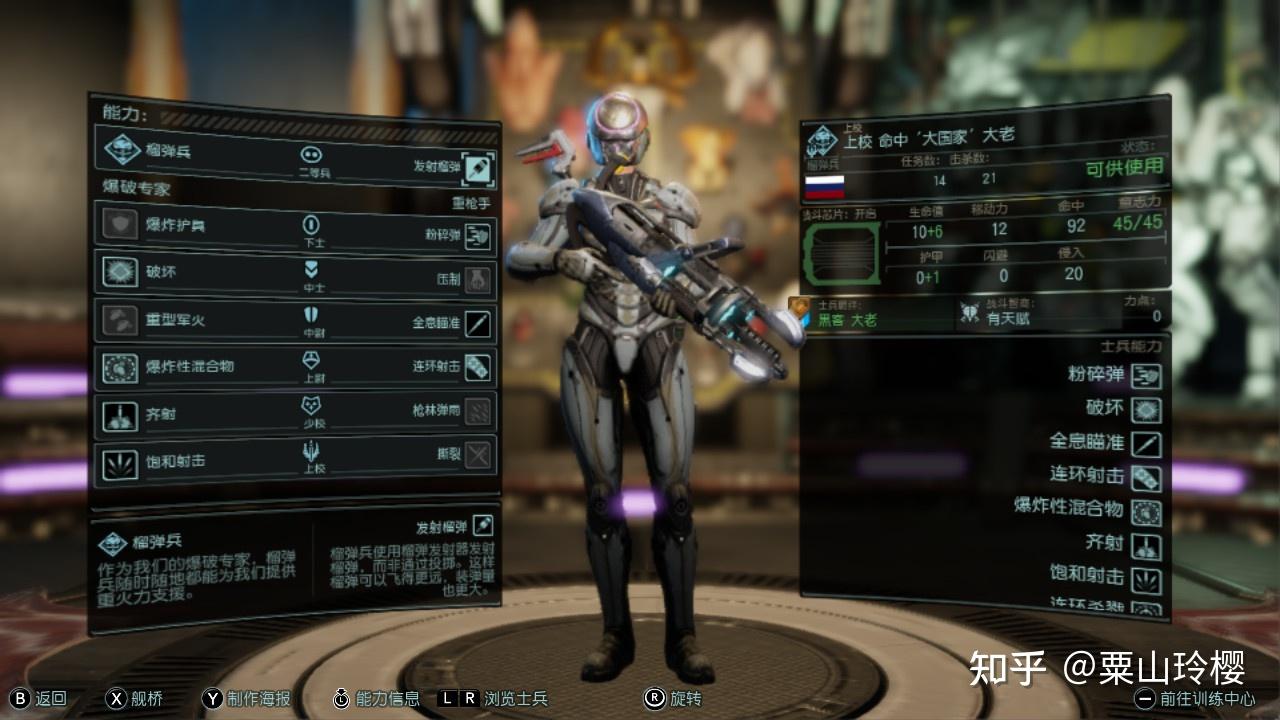This screenshot has height=720, width=1280.
Task: Choose the 枪林弹雨 ability in the skill tree
Action: pos(478,410)
